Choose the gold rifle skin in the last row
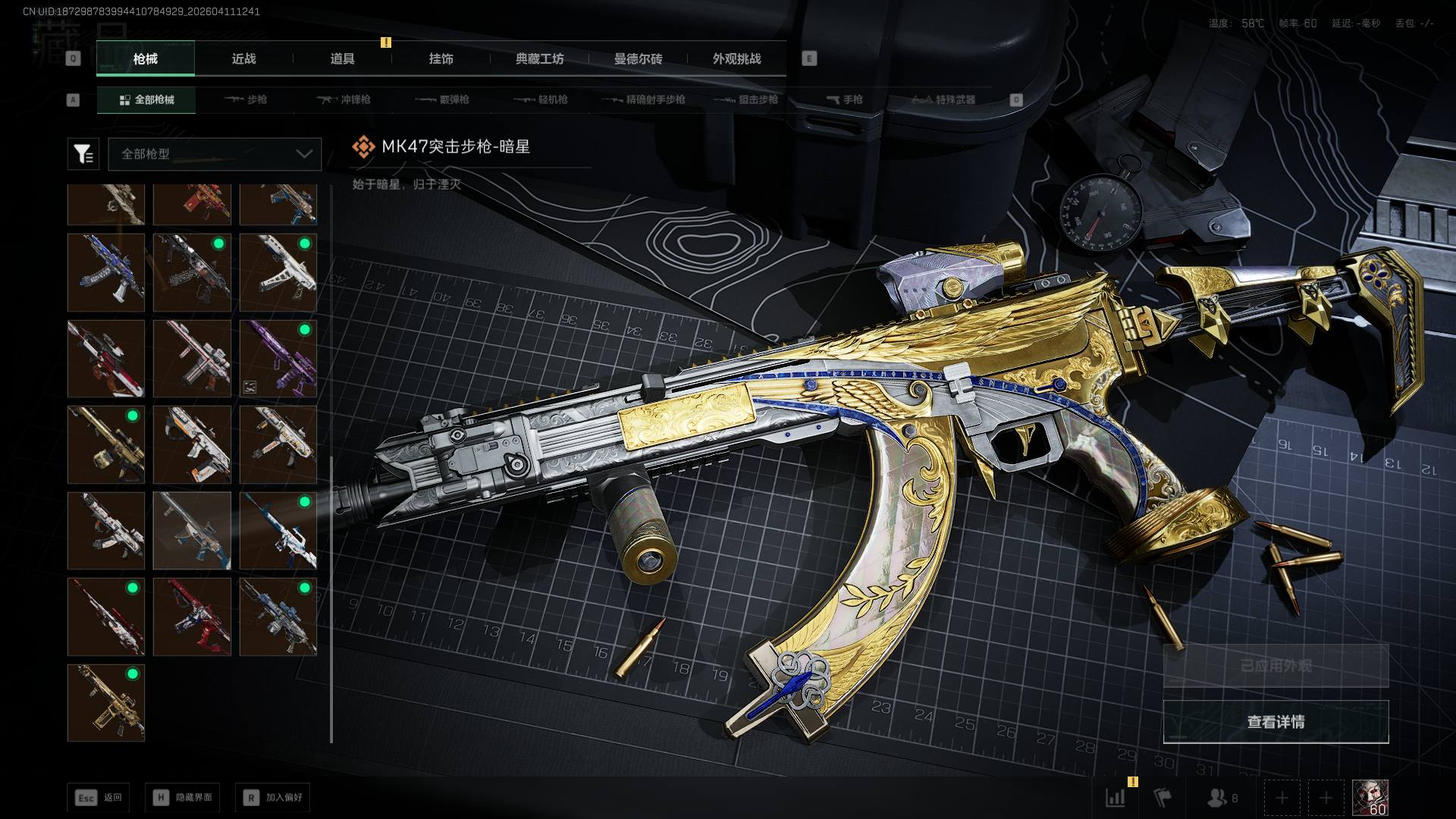Image resolution: width=1456 pixels, height=819 pixels. pyautogui.click(x=106, y=702)
